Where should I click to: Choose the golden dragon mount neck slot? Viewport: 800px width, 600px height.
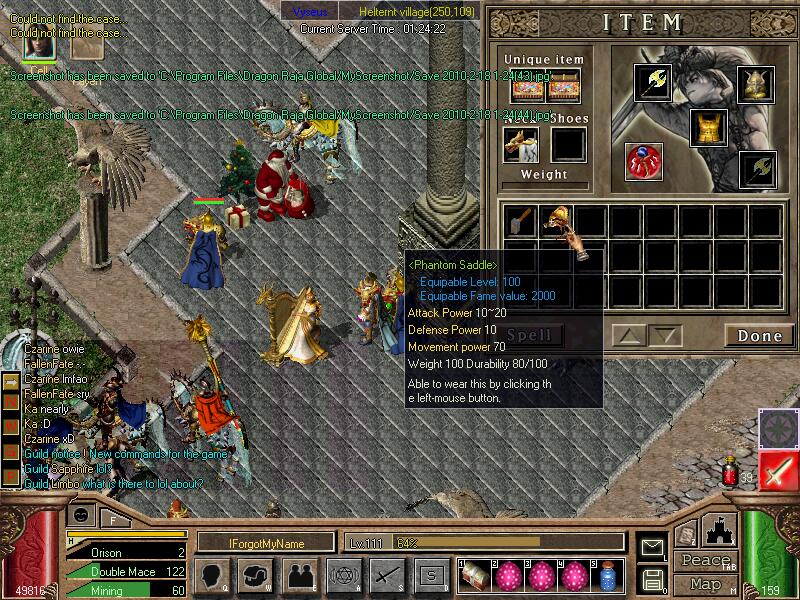tap(520, 144)
